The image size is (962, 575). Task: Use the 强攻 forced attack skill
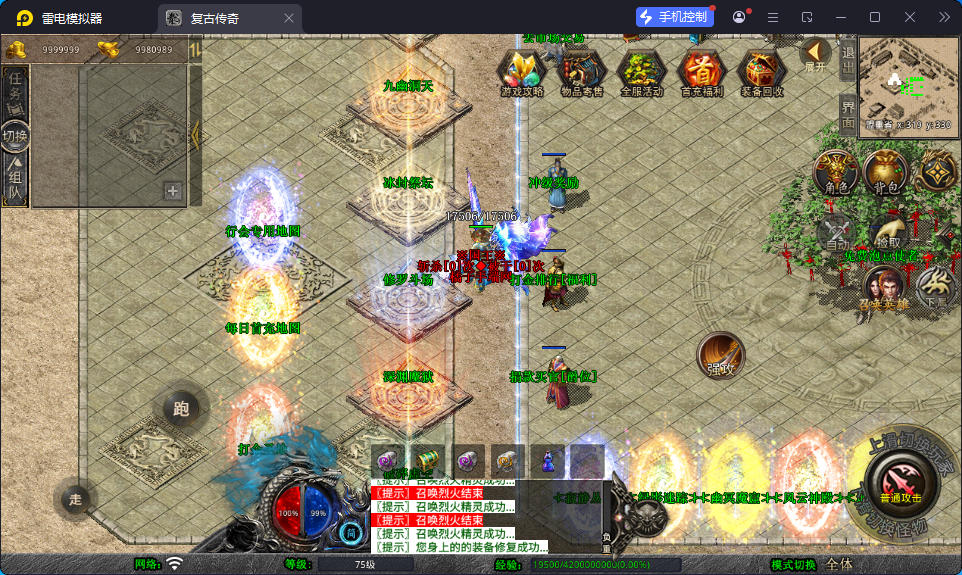tap(720, 355)
